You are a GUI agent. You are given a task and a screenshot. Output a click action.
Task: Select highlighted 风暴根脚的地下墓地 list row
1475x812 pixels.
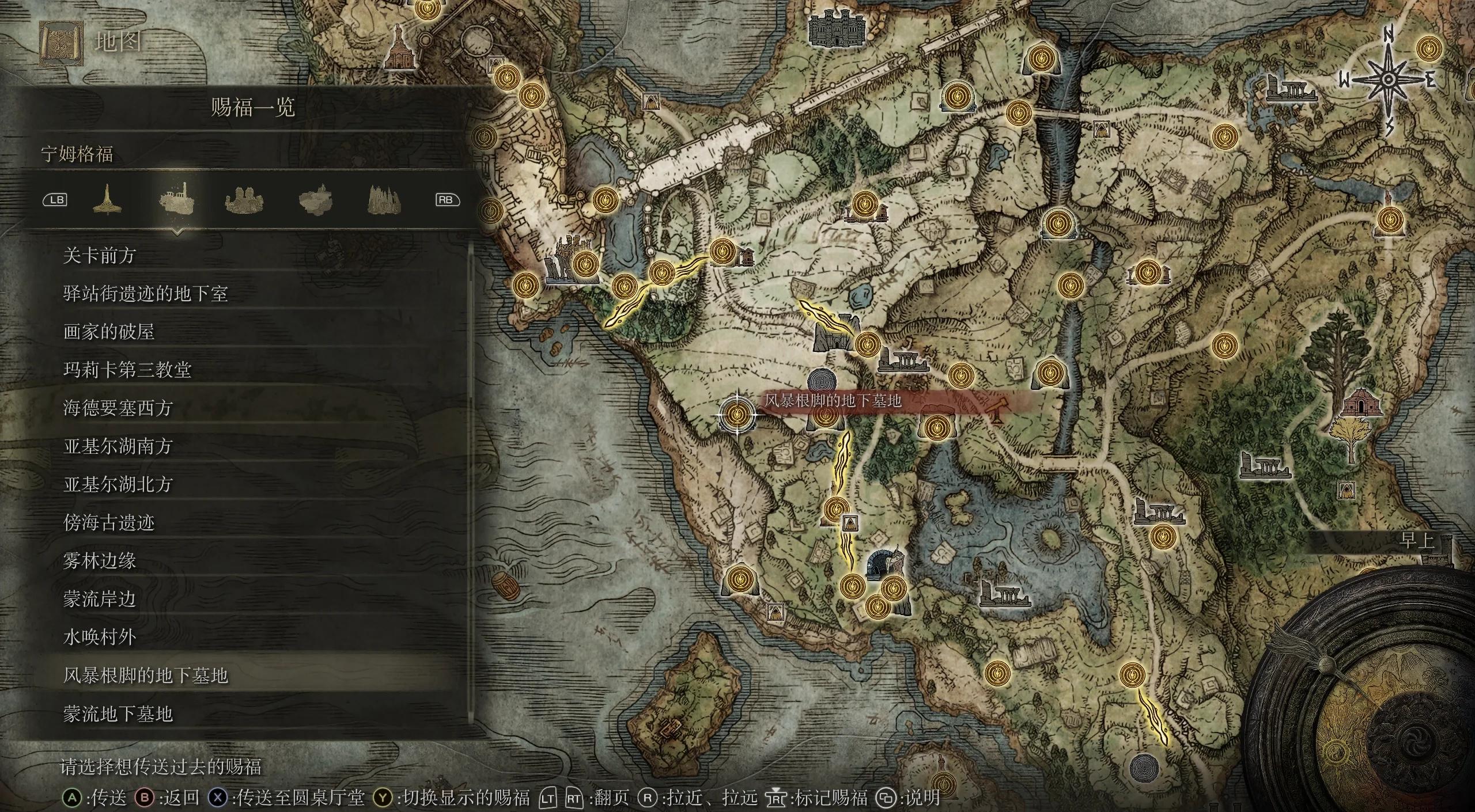[x=145, y=676]
